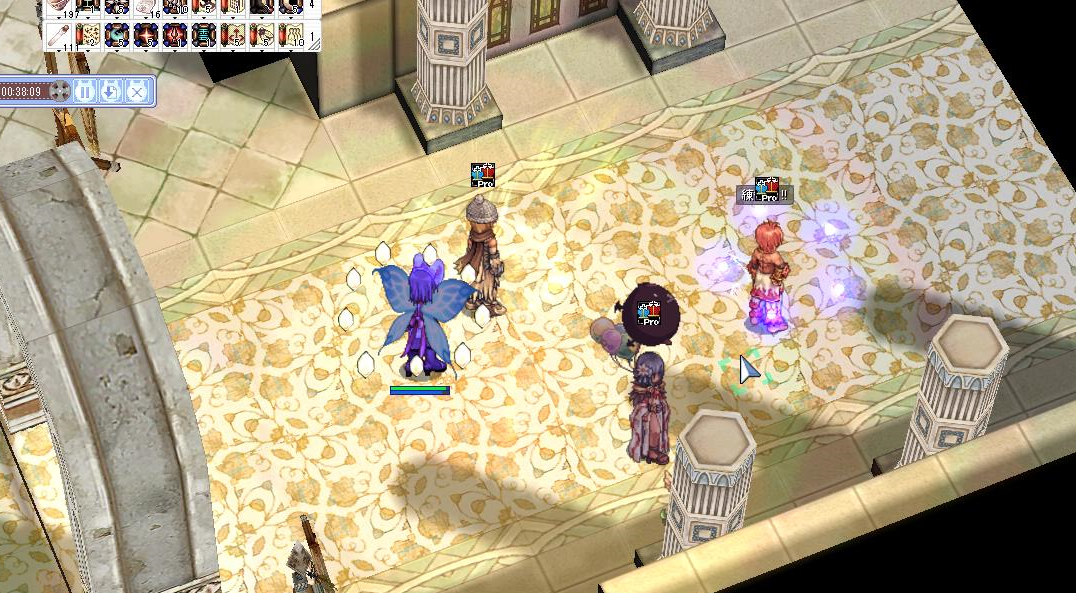Pause the replay recording
The image size is (1076, 593).
84,91
